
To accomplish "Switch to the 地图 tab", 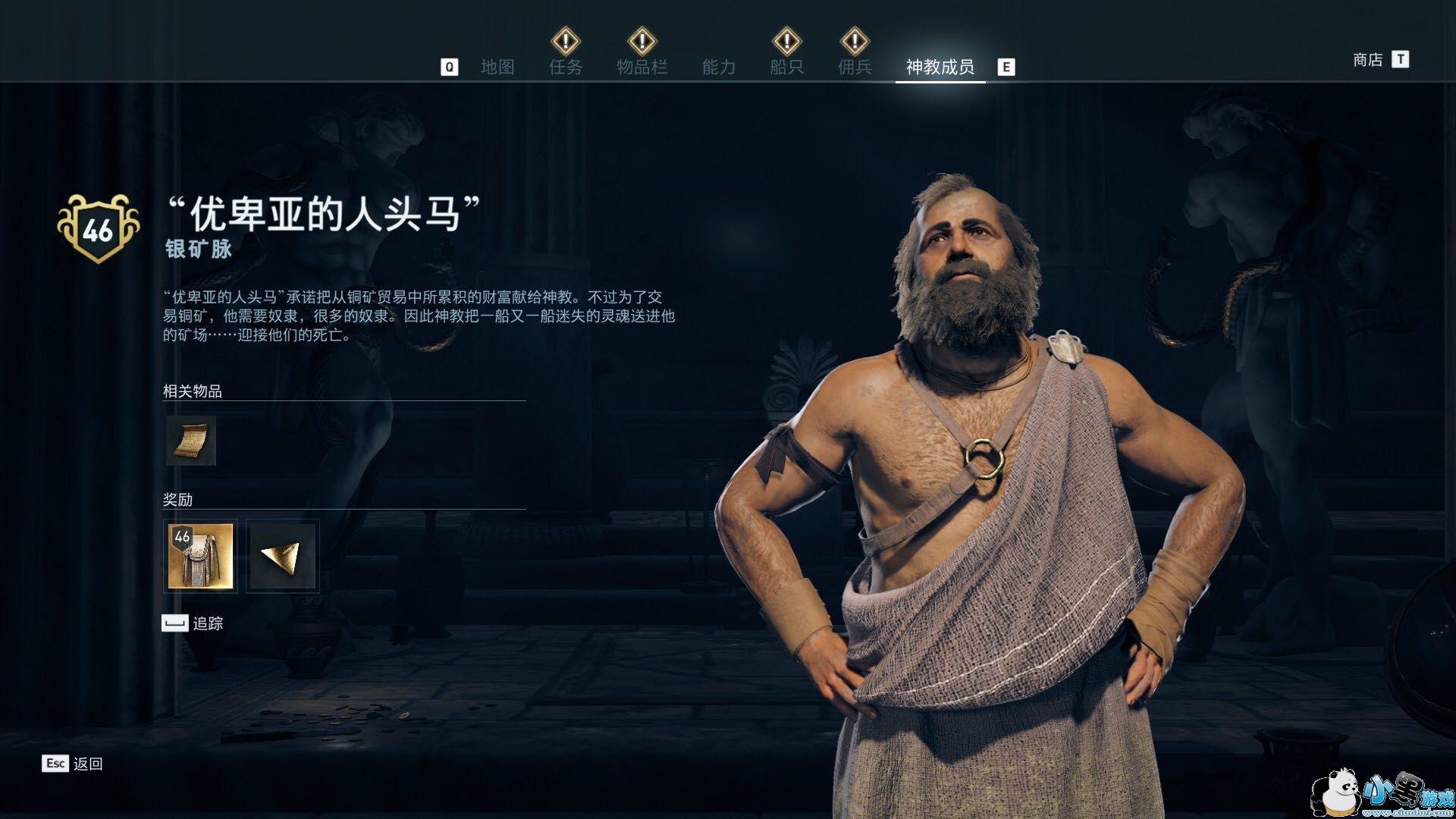I will [x=497, y=67].
